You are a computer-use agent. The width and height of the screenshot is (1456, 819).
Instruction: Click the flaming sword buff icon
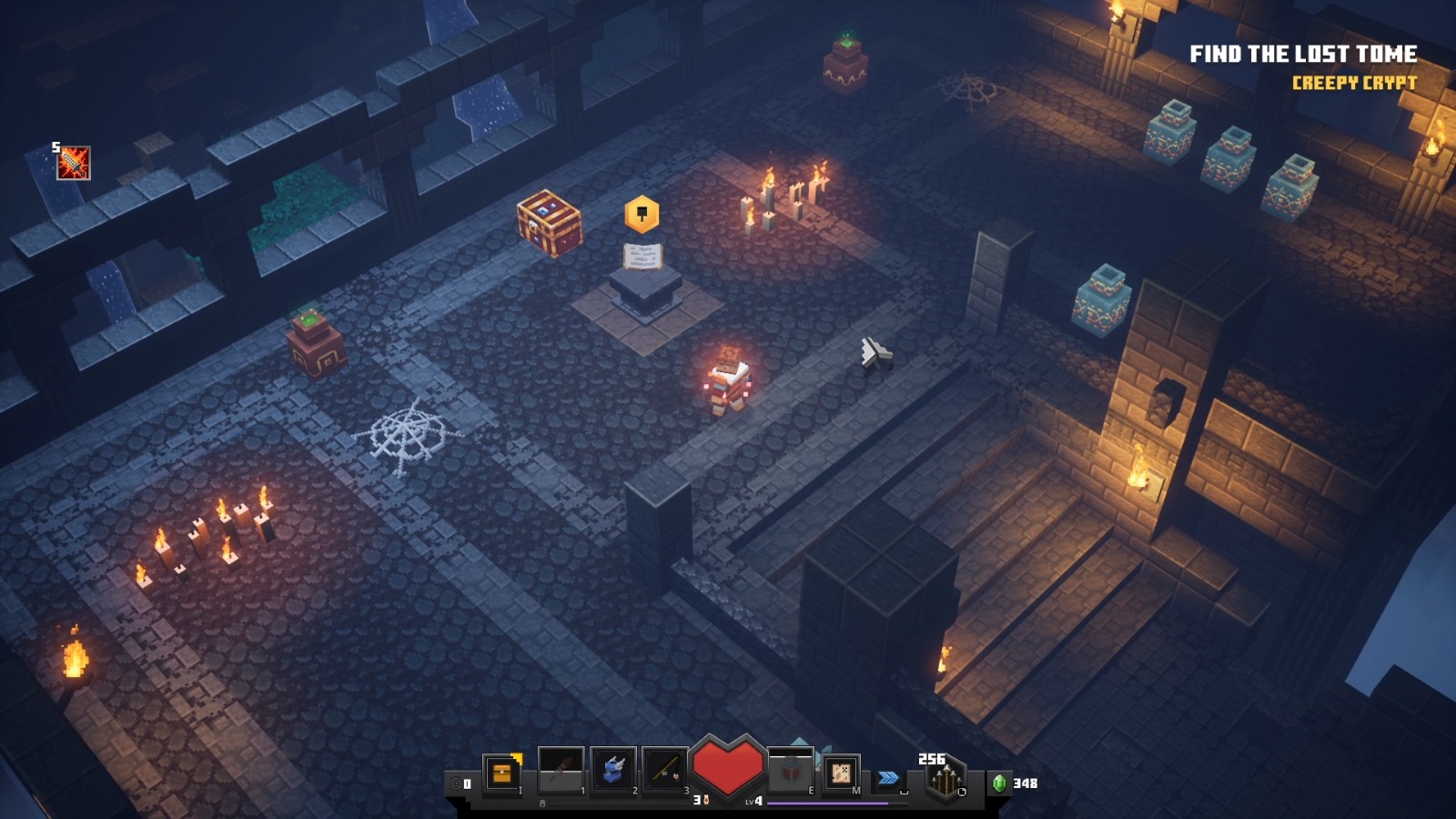74,164
